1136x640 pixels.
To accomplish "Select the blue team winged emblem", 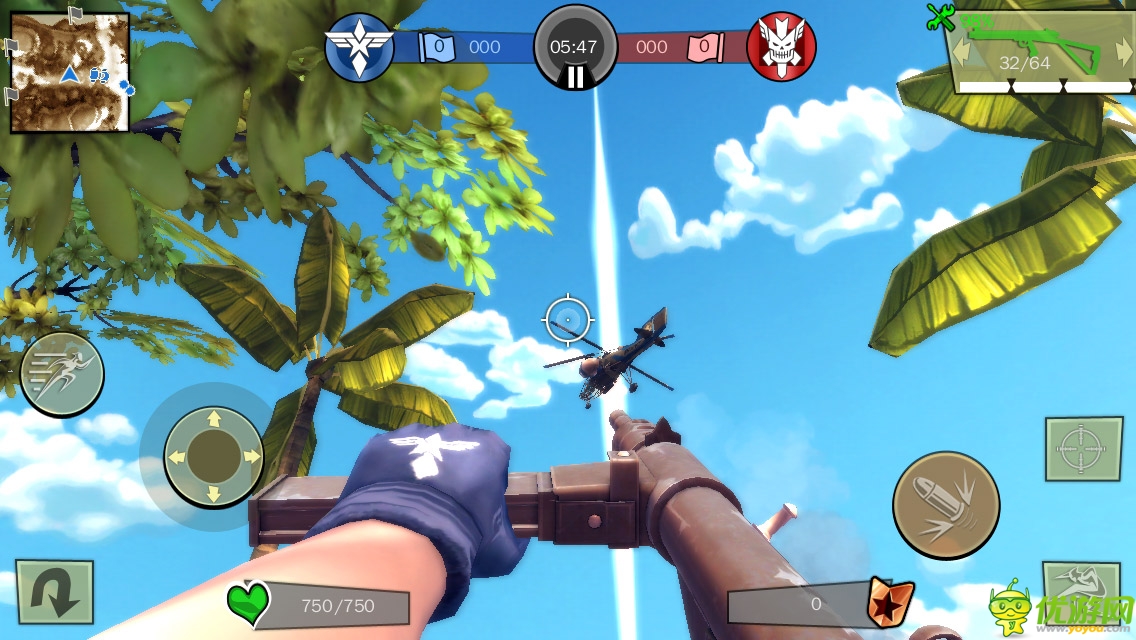I will click(x=359, y=47).
